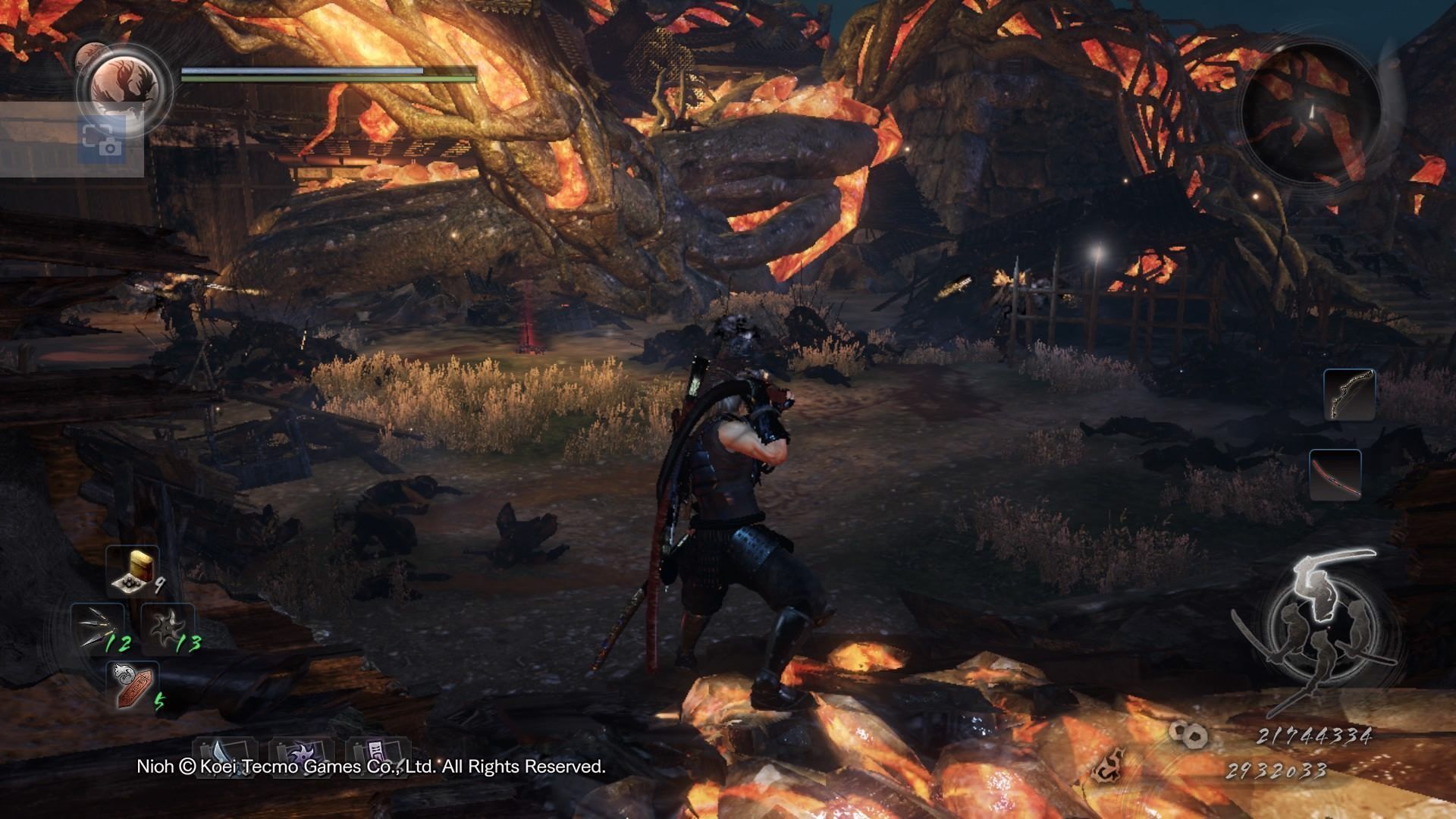
Task: Select the bow ranged weapon slot
Action: (x=1350, y=395)
